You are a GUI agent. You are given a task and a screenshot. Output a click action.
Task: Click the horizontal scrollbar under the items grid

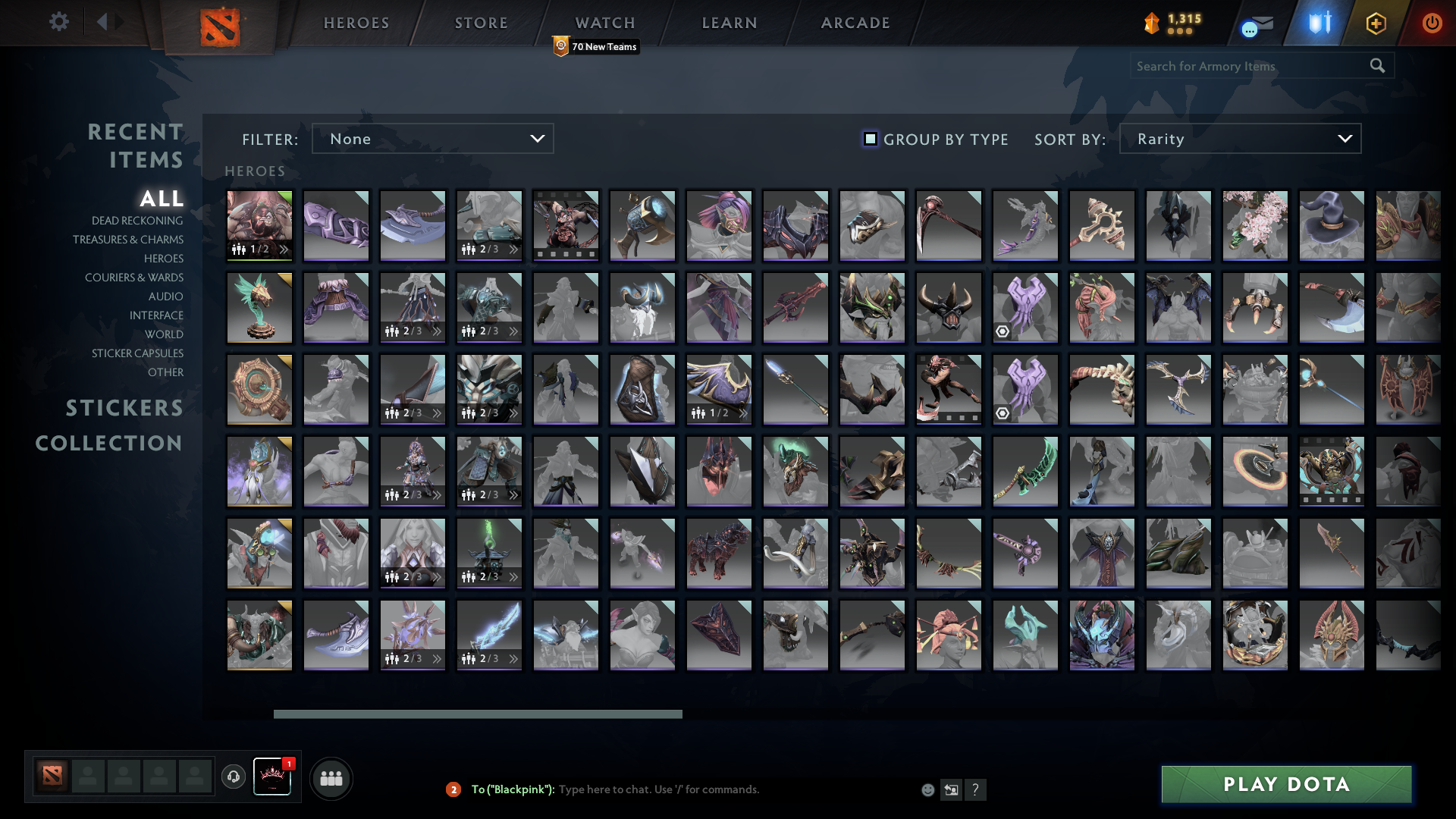point(478,714)
